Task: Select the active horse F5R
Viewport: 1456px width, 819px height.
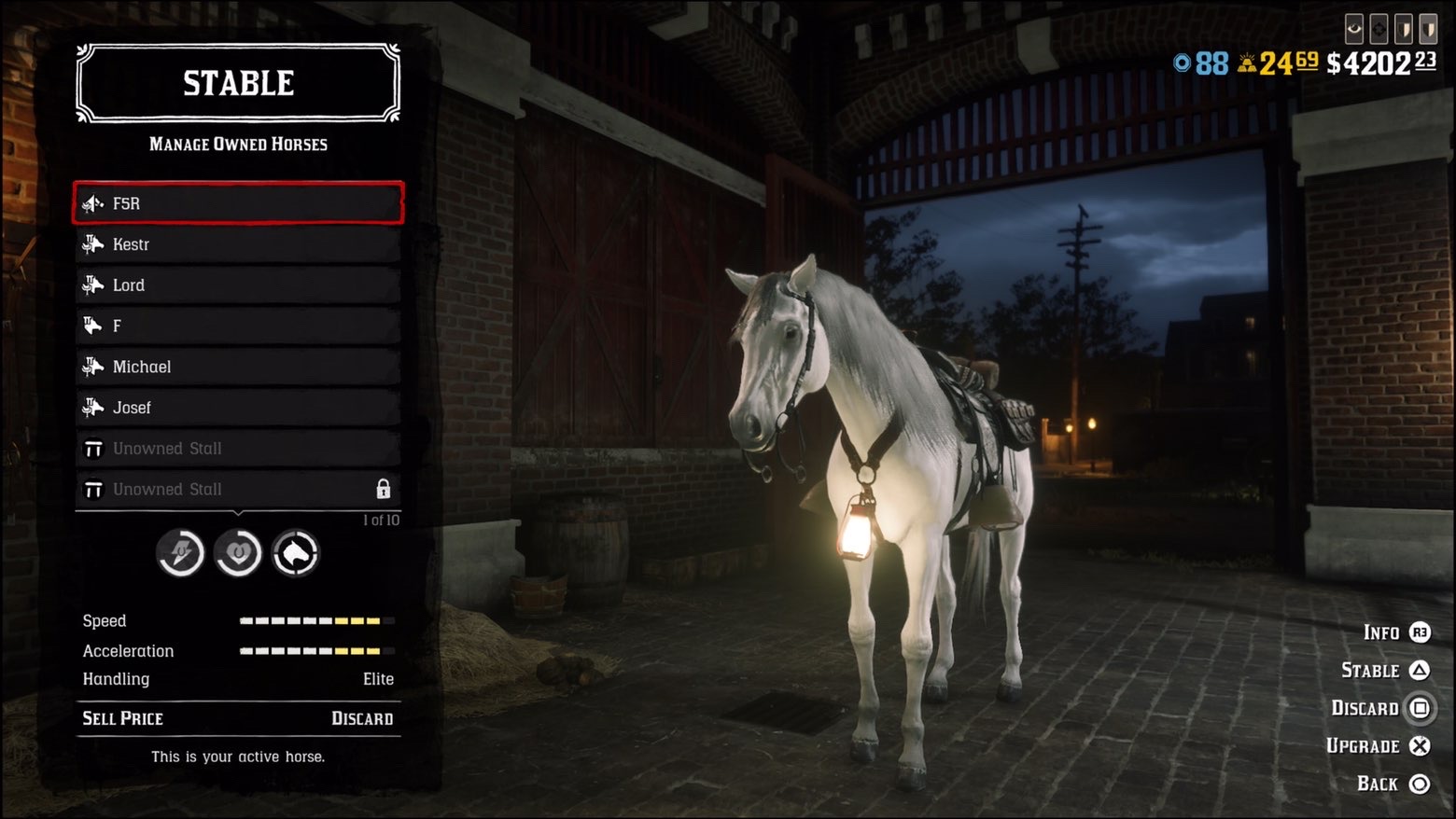Action: click(x=238, y=203)
